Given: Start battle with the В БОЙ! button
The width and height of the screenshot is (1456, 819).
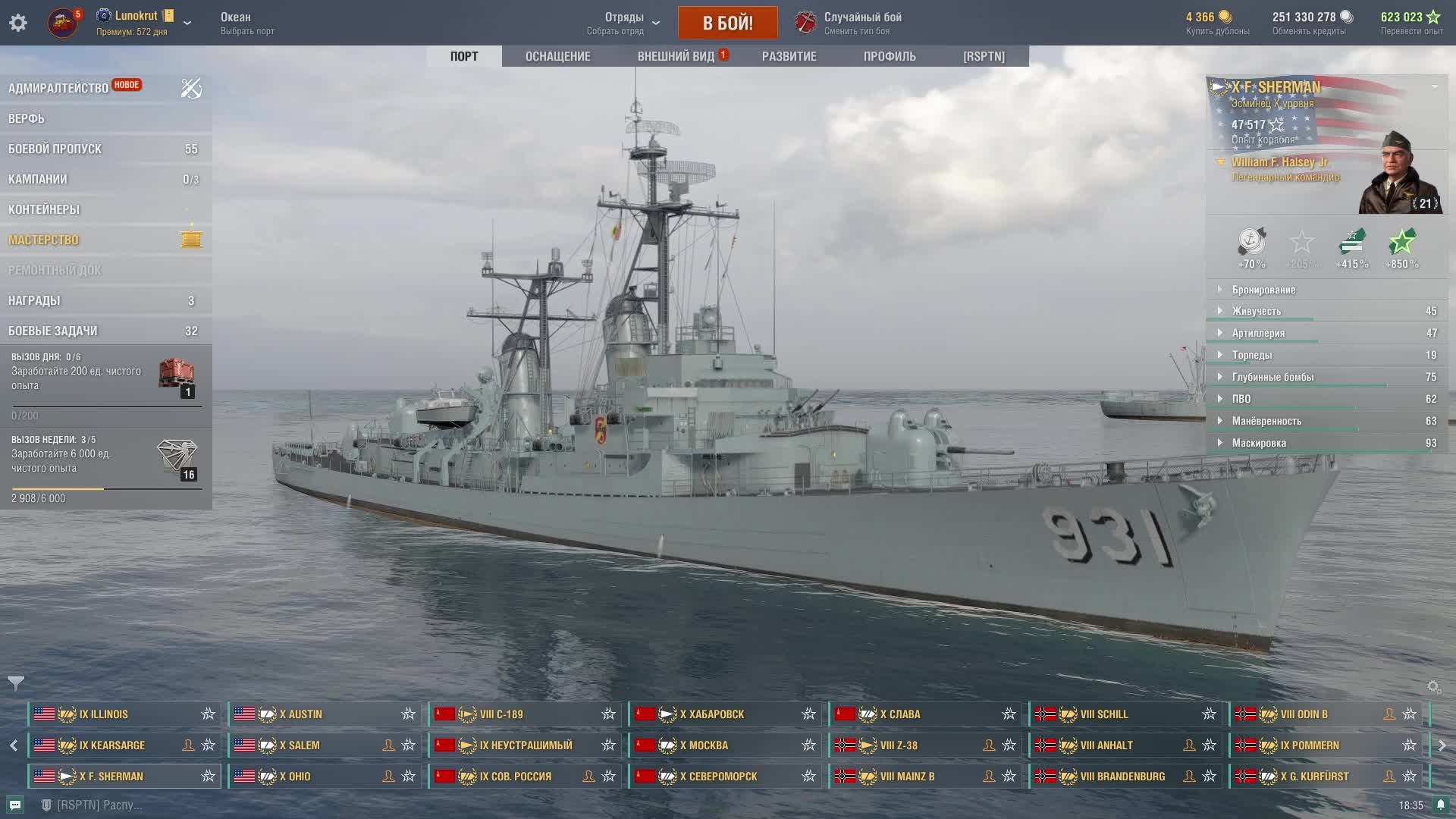Looking at the screenshot, I should coord(727,23).
